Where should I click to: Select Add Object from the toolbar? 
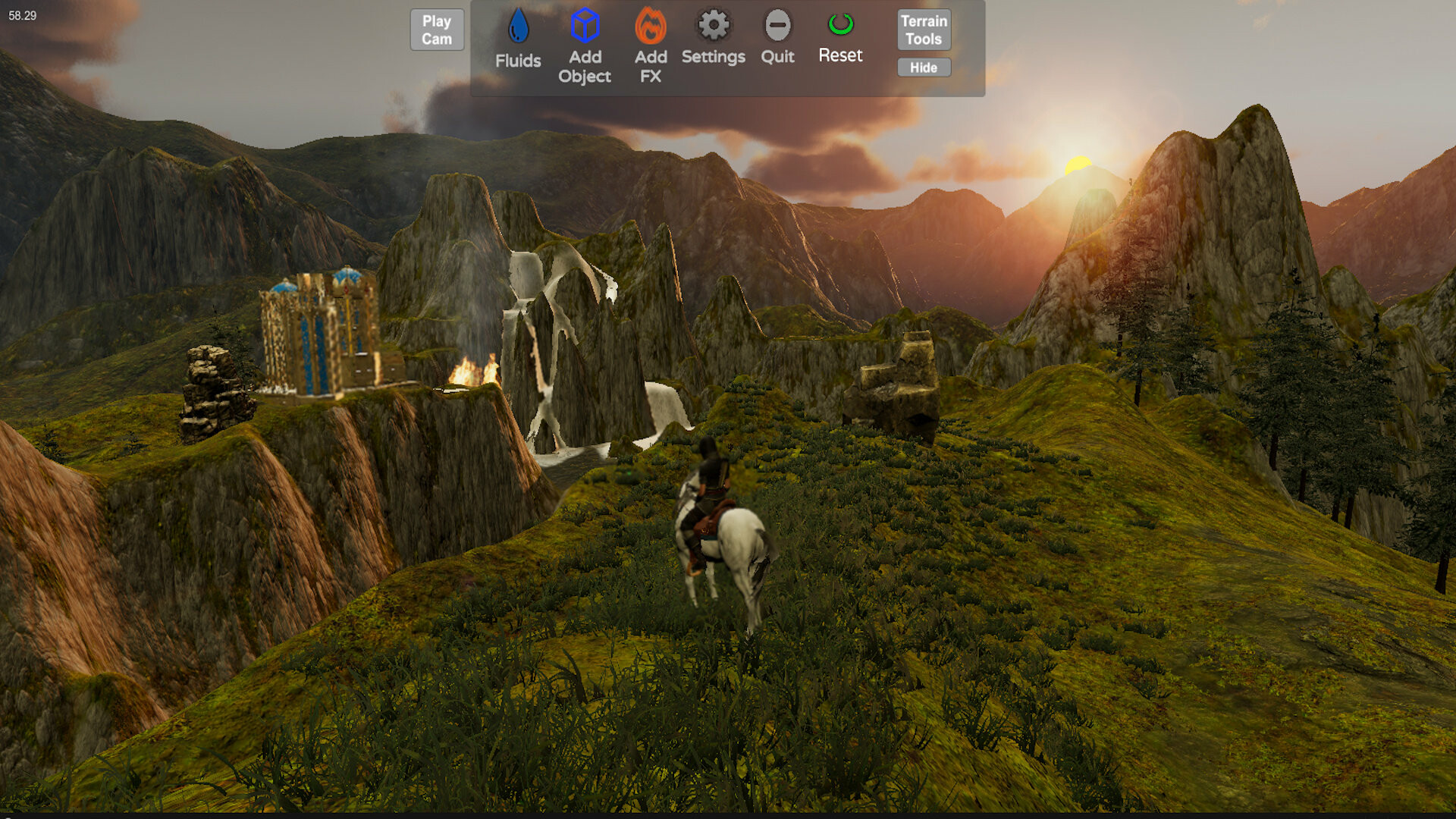tap(585, 67)
